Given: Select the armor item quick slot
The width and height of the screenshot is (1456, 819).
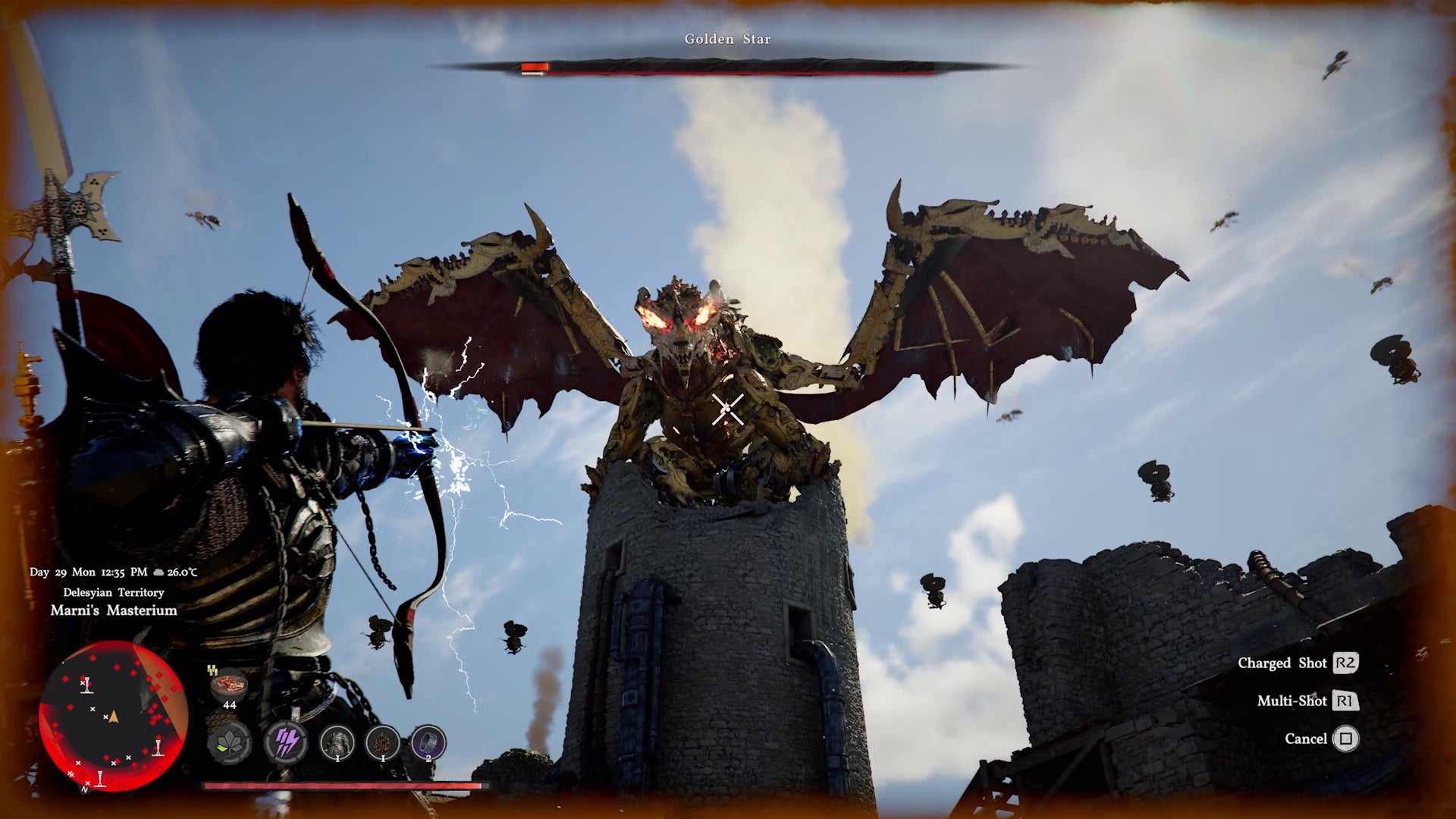Looking at the screenshot, I should (x=337, y=742).
